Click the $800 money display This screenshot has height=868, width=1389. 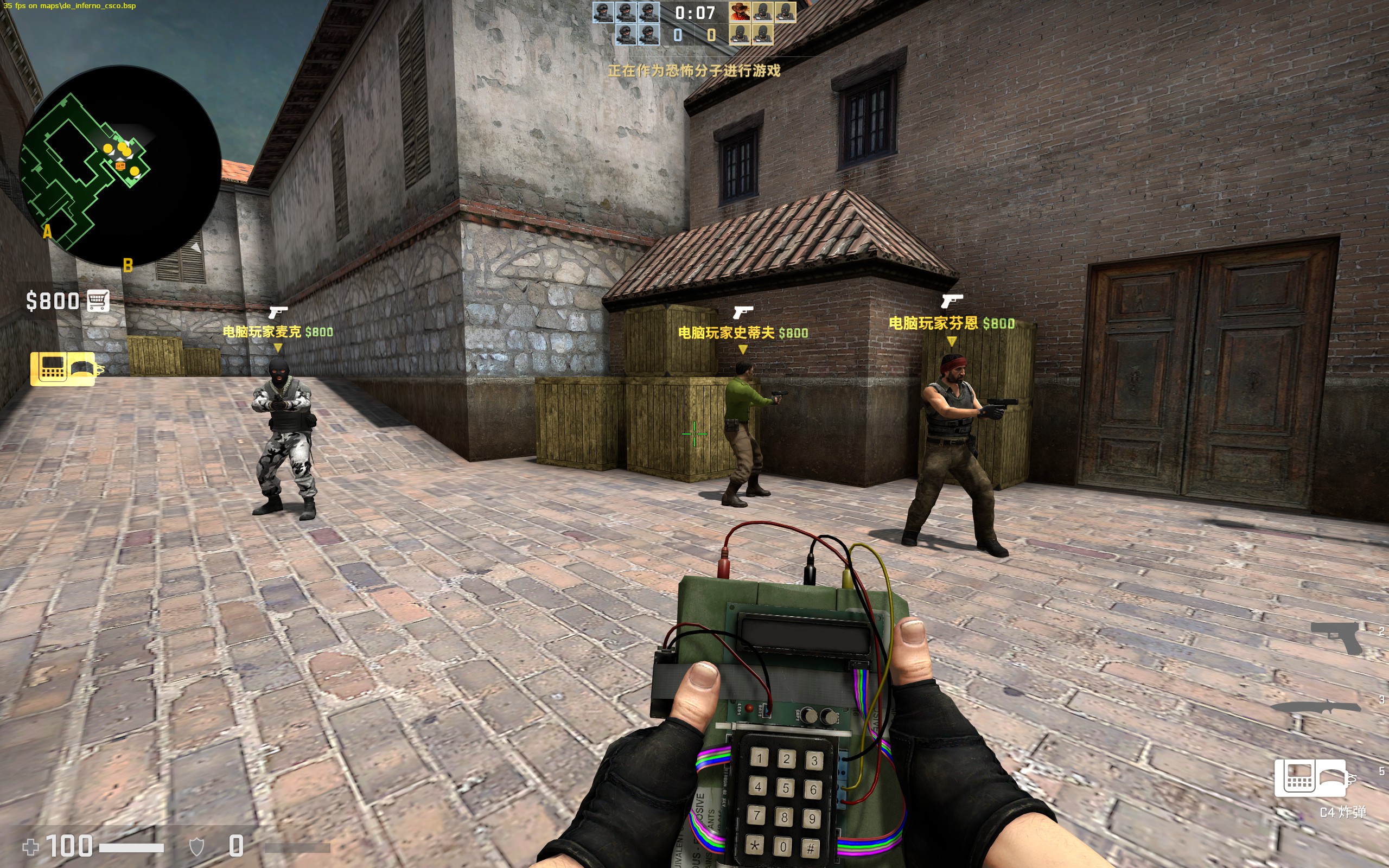(x=53, y=301)
